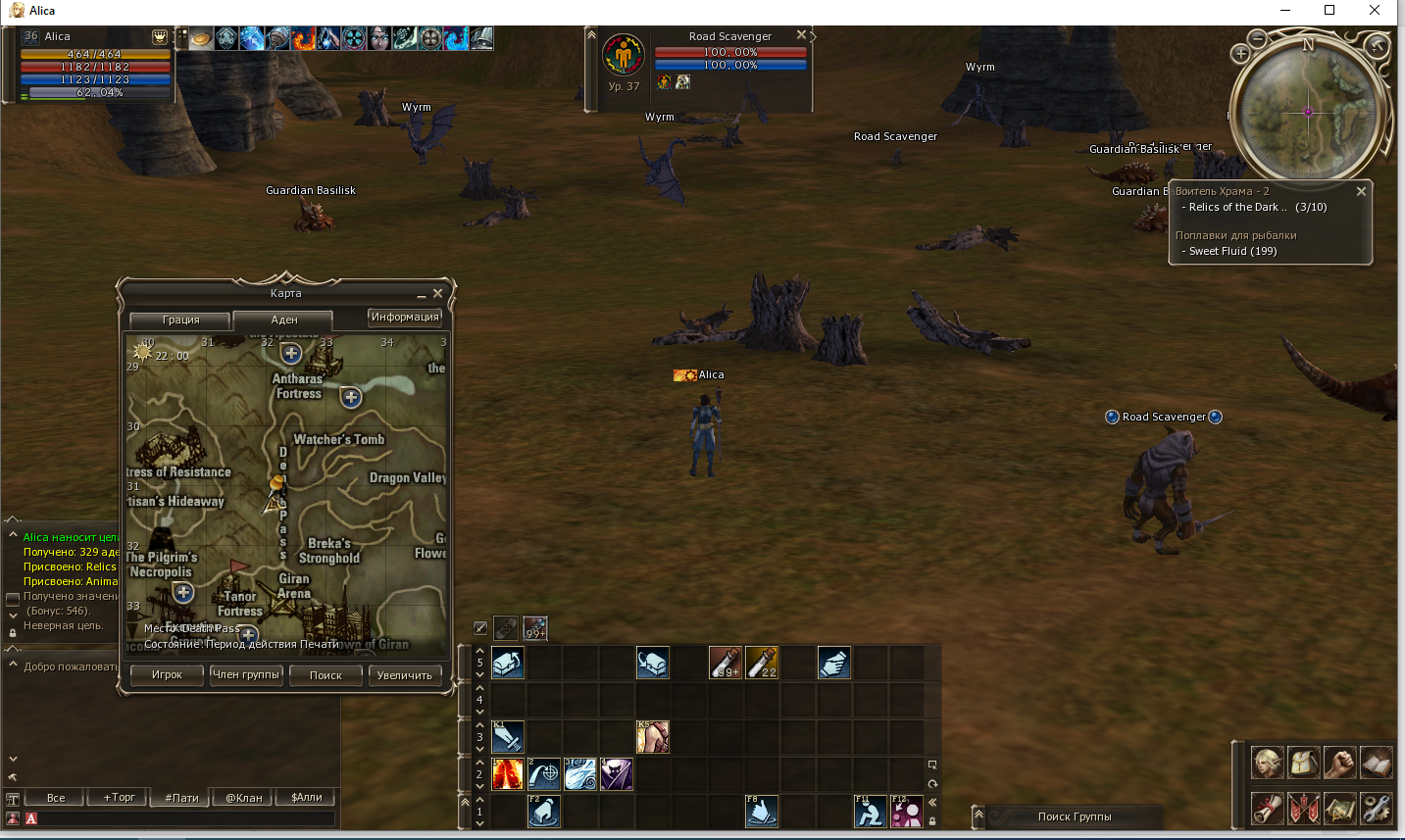
Task: Activate the fire skill in hotbar slot 1
Action: 508,773
